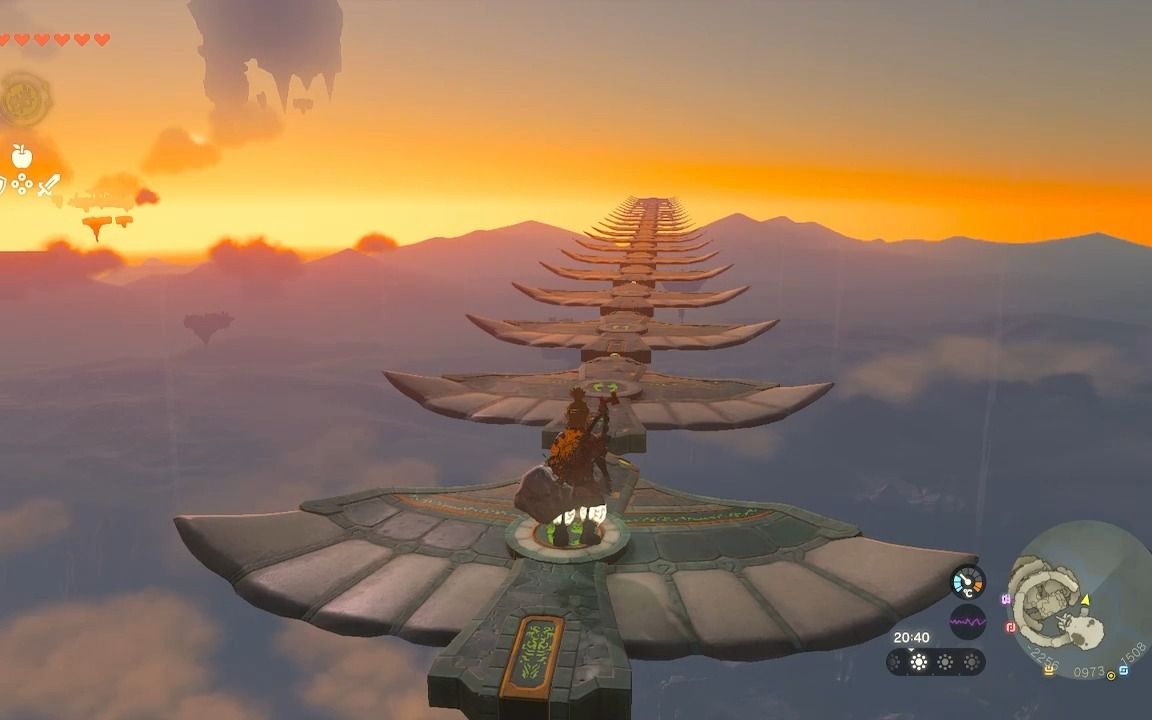
Task: Click the temperature gauge icon
Action: (967, 582)
